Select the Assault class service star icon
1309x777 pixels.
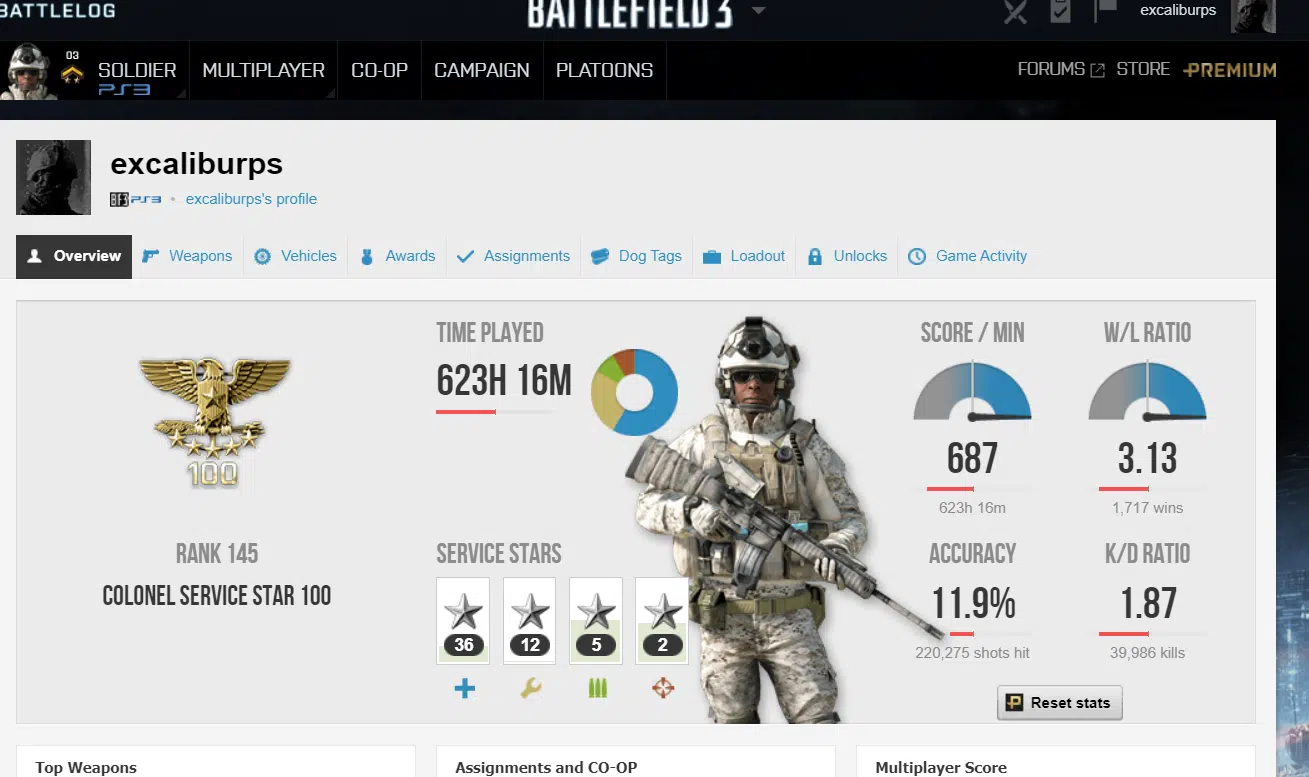tap(463, 687)
